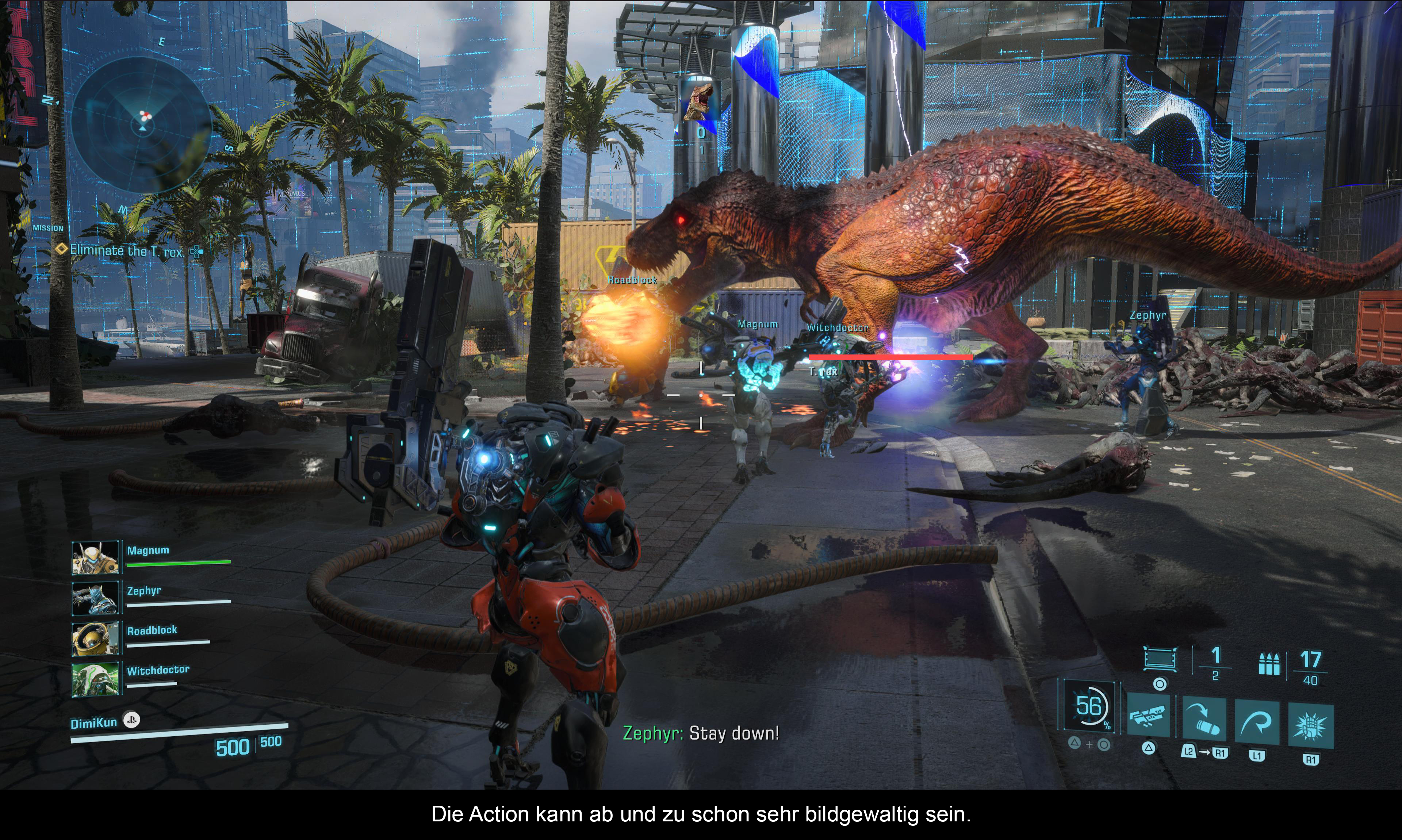Trigger the palm blast melee ability
Image resolution: width=1402 pixels, height=840 pixels.
pyautogui.click(x=1310, y=726)
